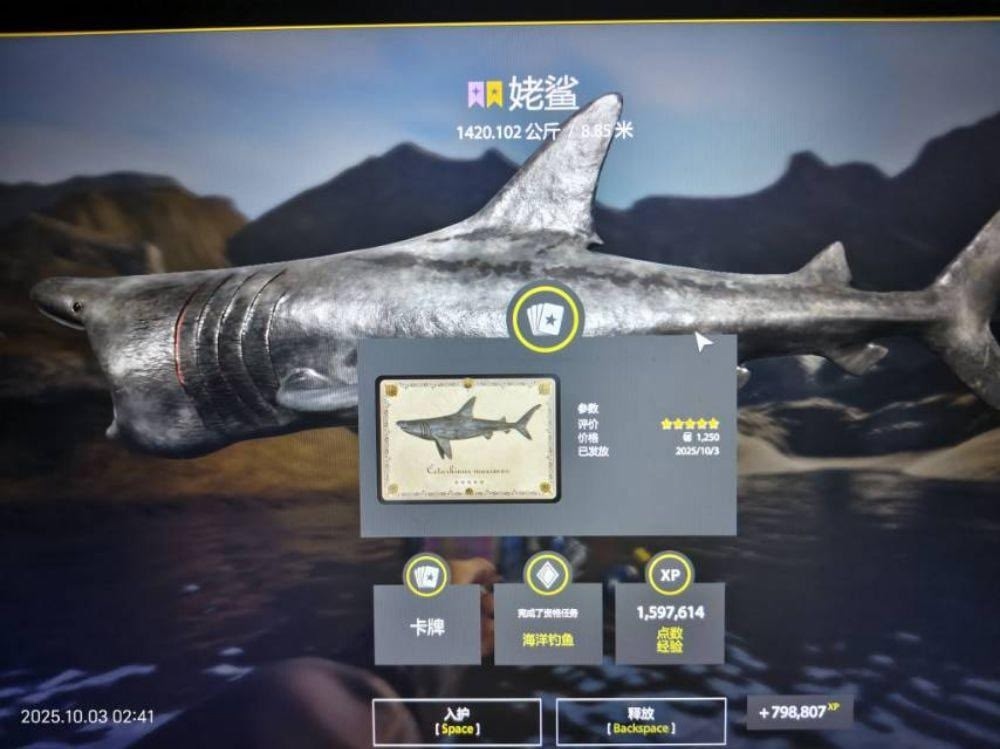The height and width of the screenshot is (749, 1000).
Task: View the basking shark card thumbnail
Action: point(468,438)
